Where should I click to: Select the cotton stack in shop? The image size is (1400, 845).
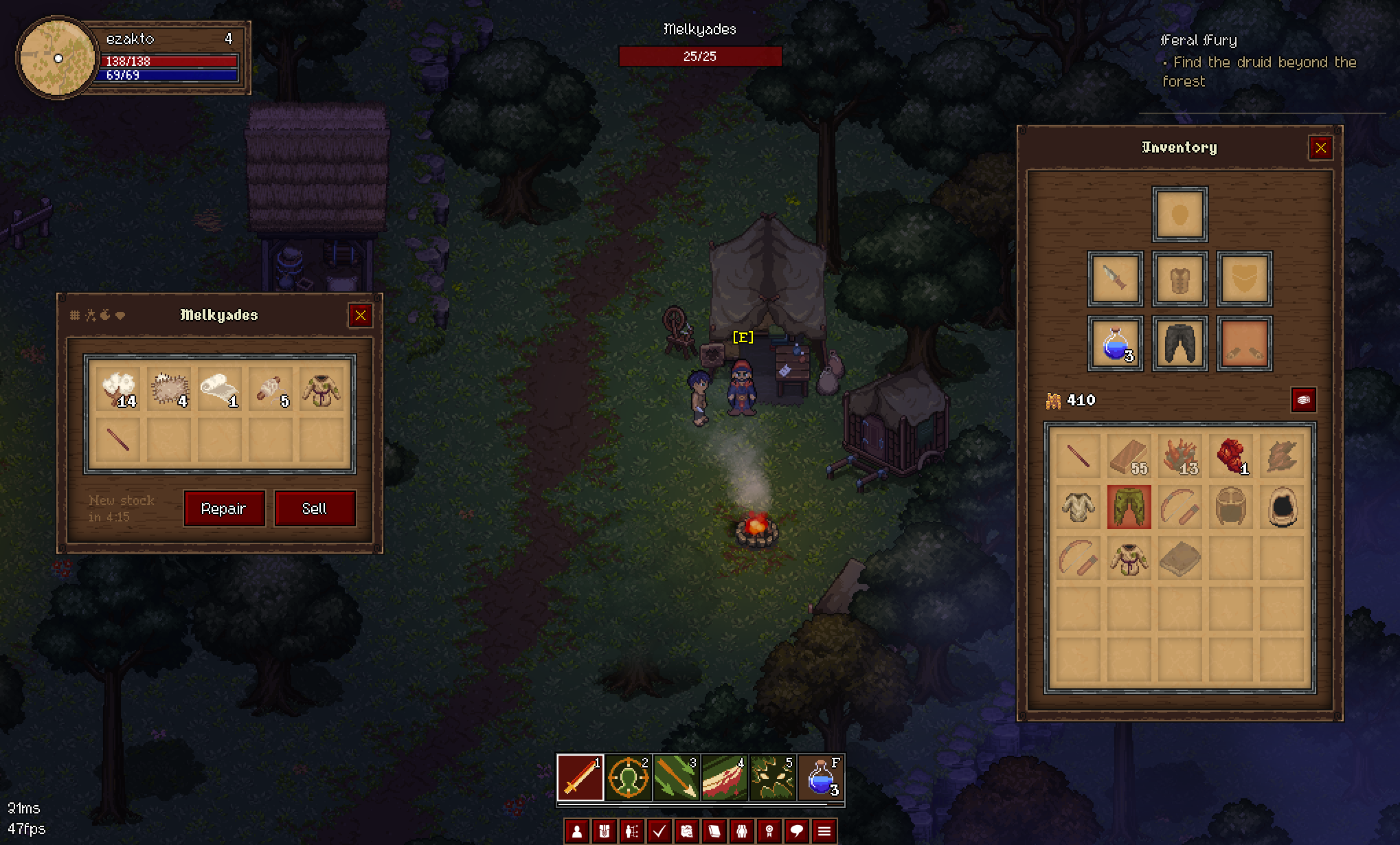point(119,390)
